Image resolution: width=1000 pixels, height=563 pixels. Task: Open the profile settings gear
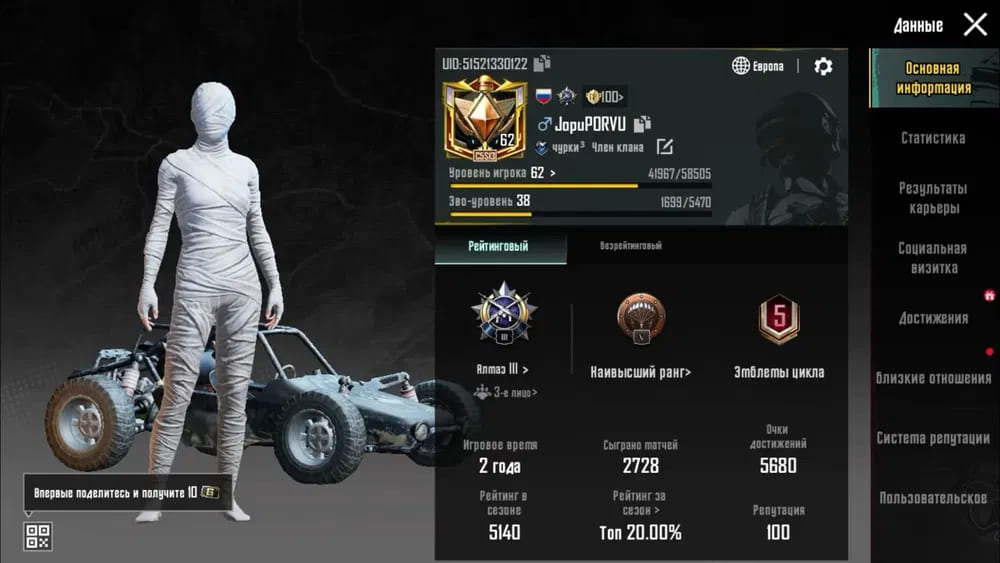click(823, 66)
